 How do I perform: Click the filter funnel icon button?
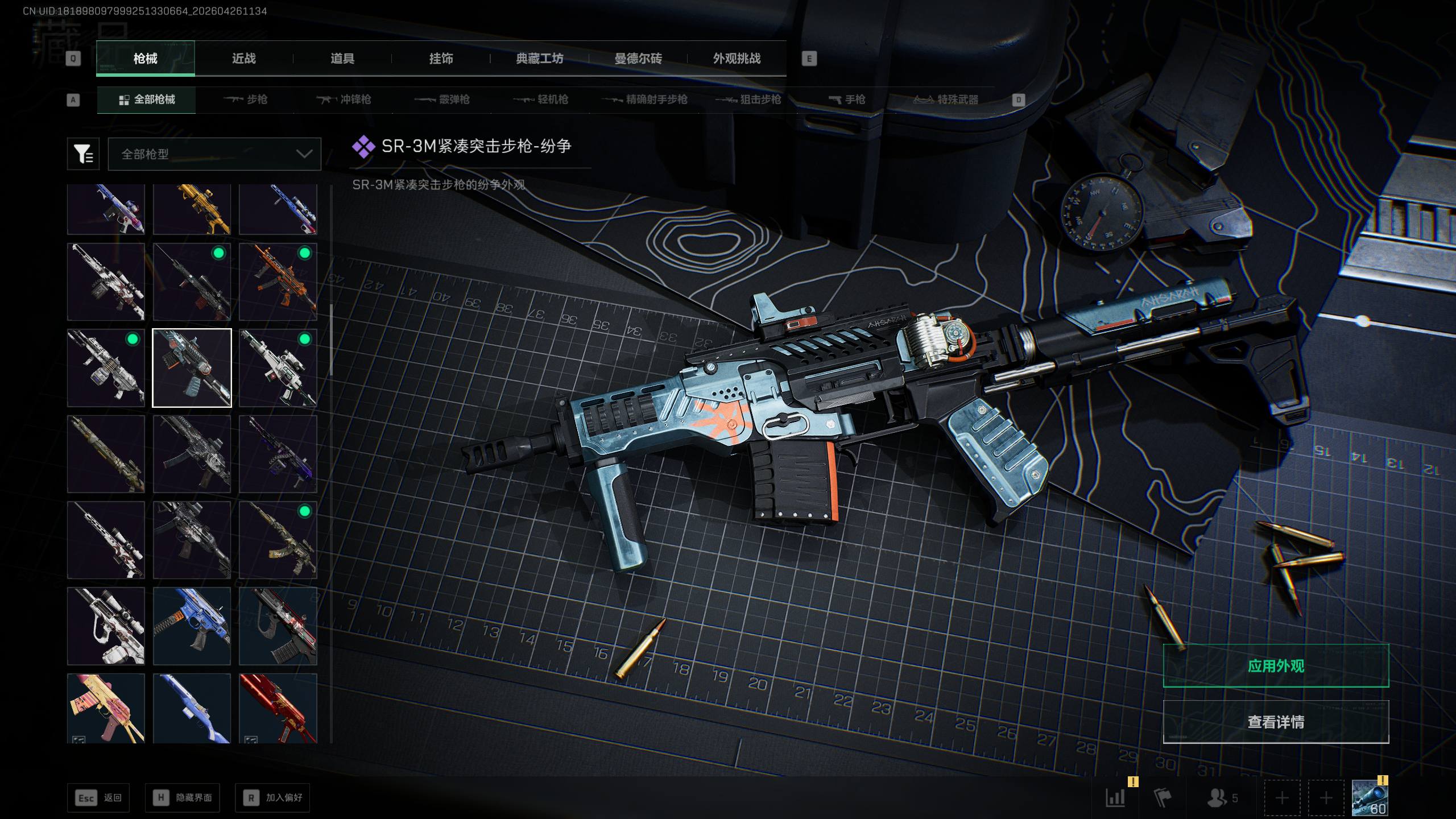point(83,154)
